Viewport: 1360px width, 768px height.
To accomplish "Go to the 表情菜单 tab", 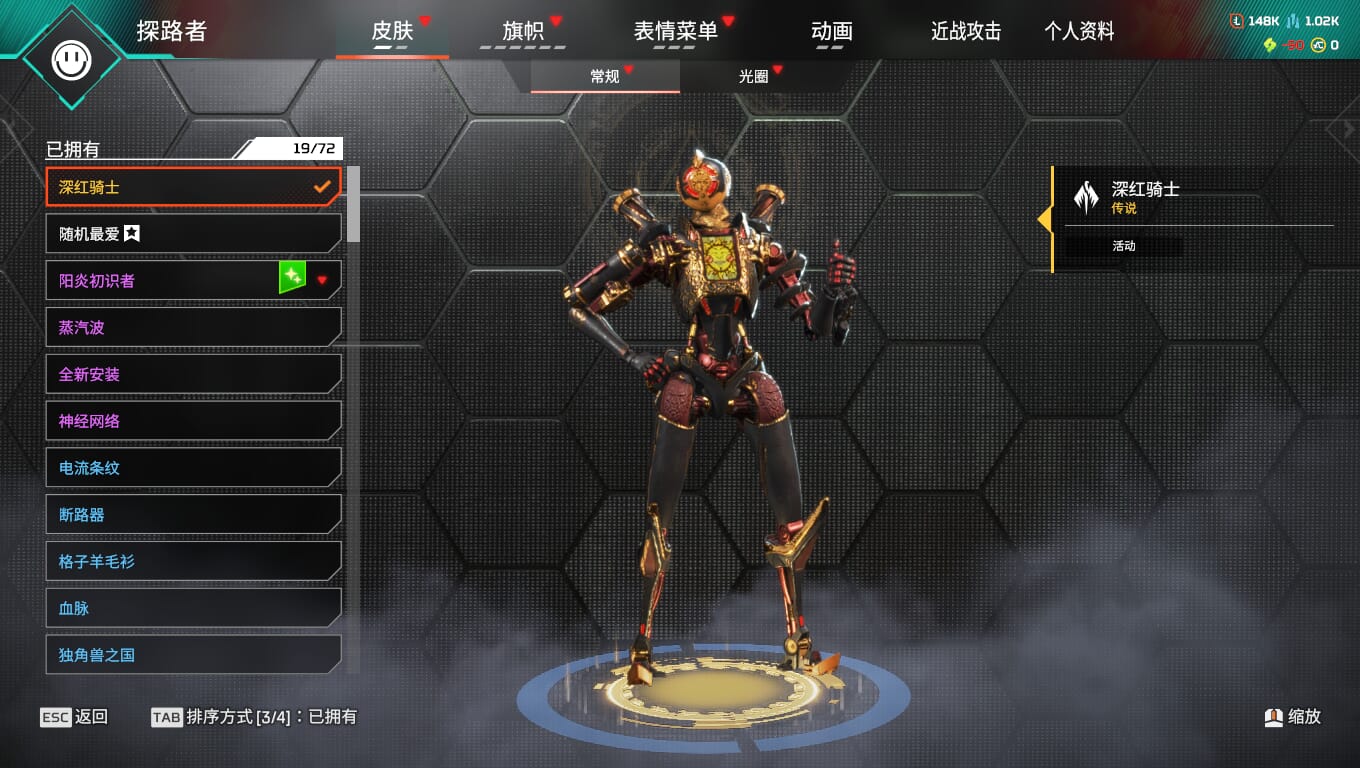I will click(x=676, y=31).
